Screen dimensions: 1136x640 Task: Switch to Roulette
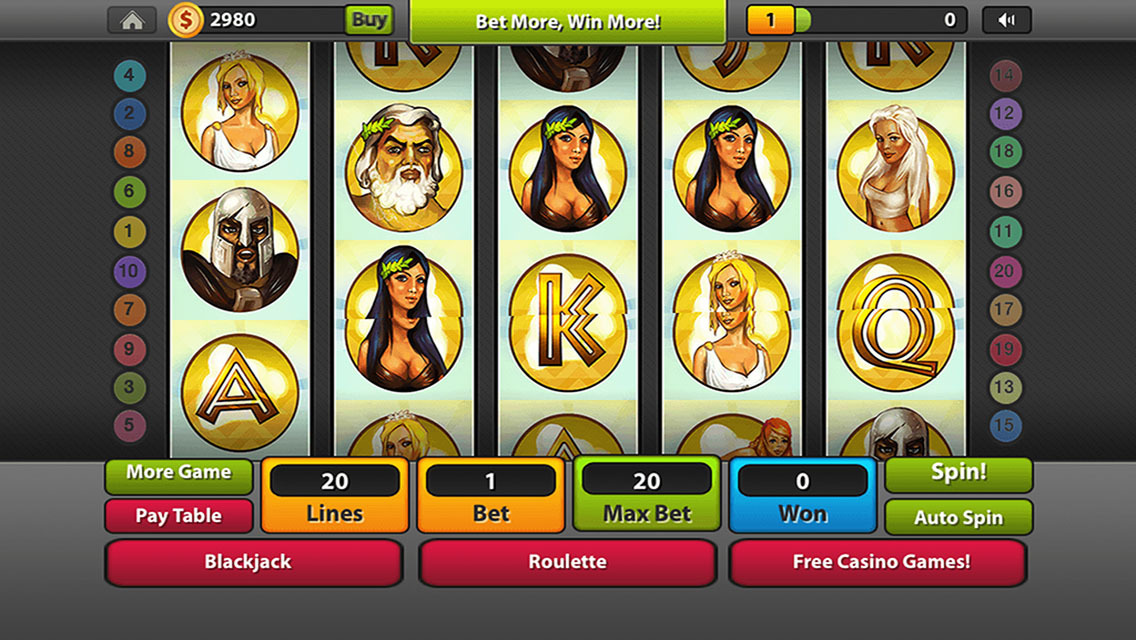(567, 562)
